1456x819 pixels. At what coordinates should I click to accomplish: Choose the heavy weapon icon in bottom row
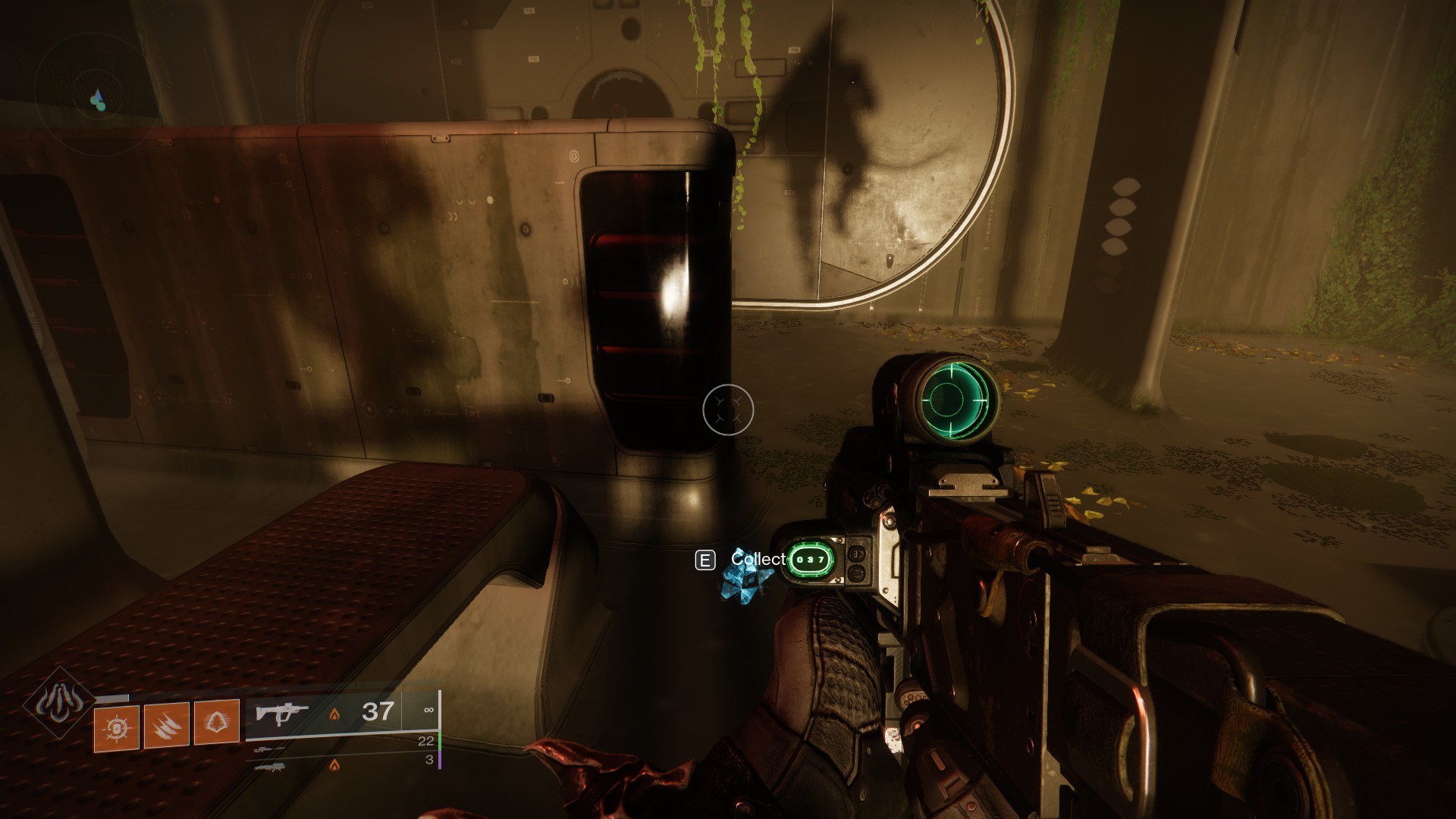(x=270, y=767)
